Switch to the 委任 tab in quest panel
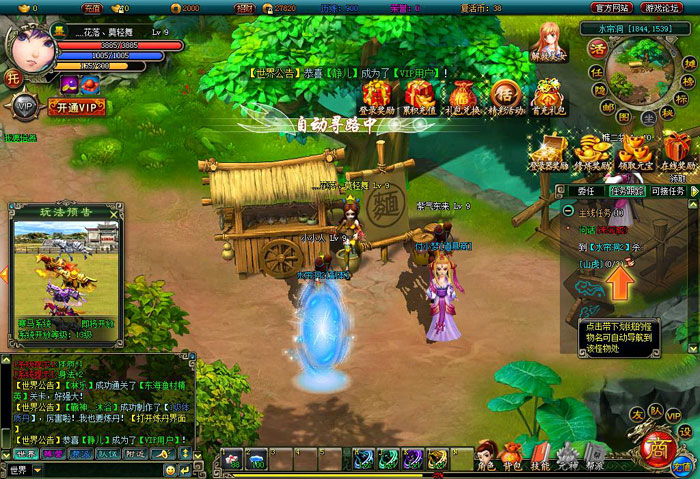The image size is (700, 479). (587, 190)
